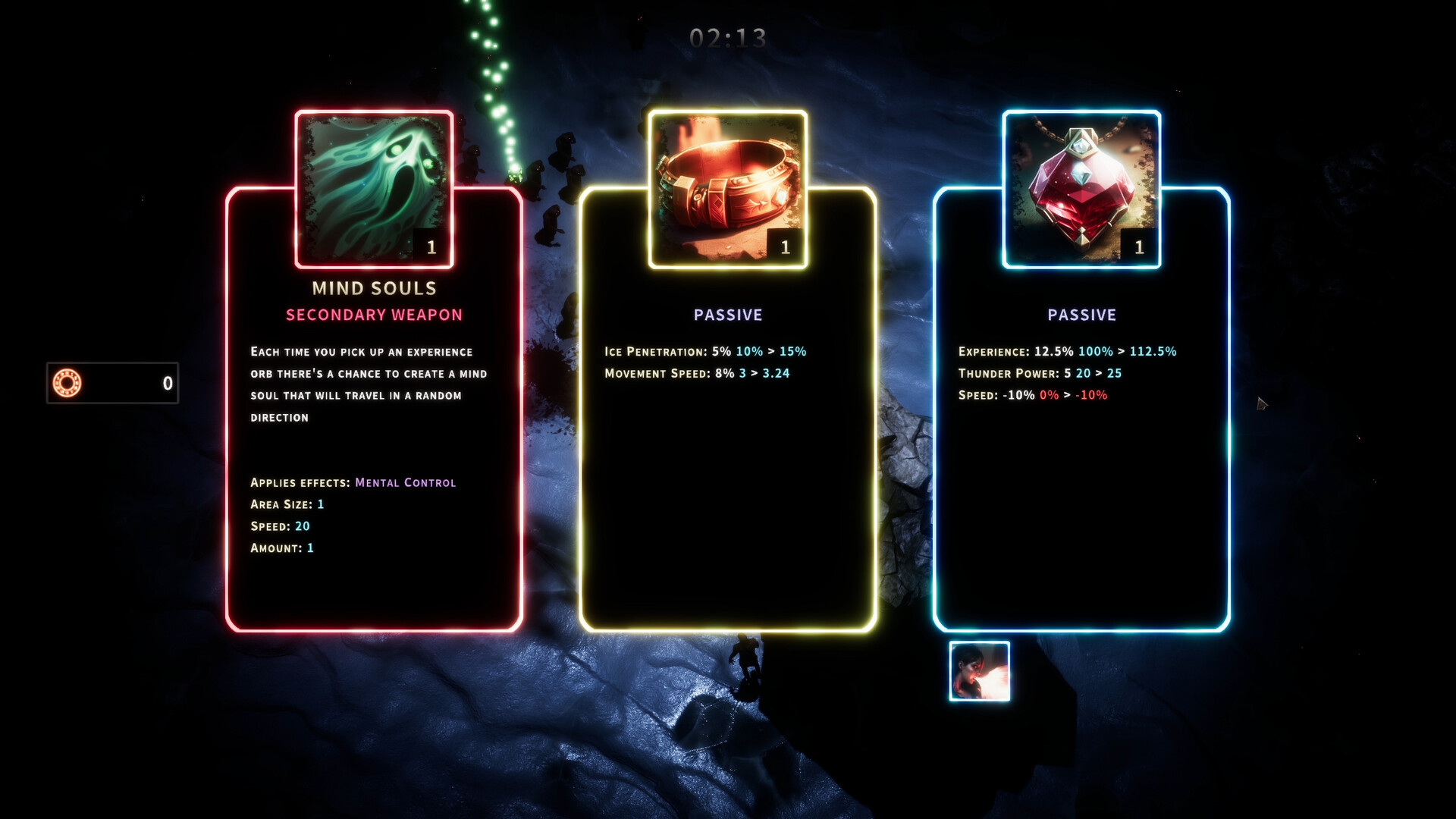
Task: Click the PASSIVE title on the yellow card
Action: [x=727, y=314]
